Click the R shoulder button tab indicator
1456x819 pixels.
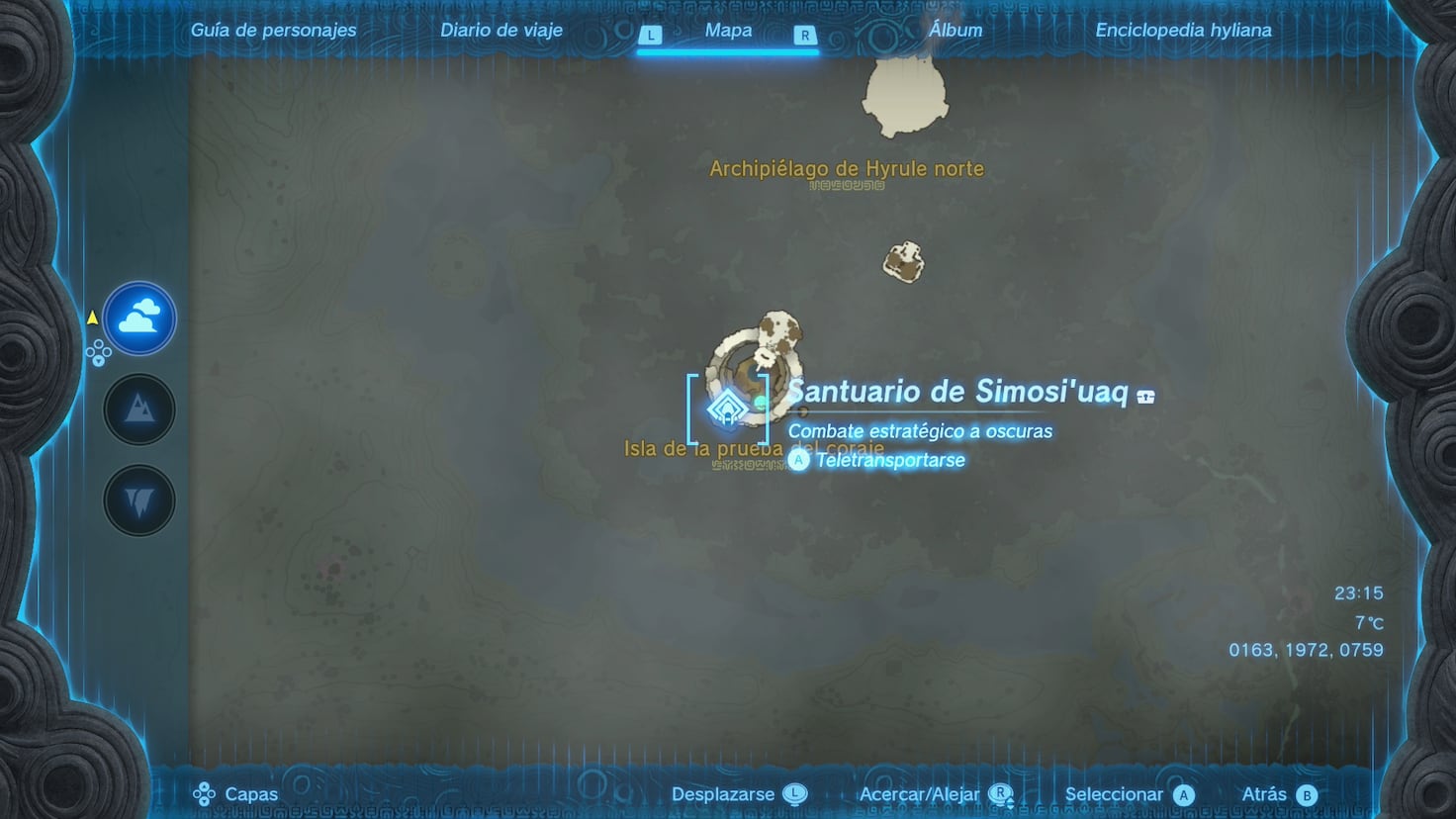(805, 33)
